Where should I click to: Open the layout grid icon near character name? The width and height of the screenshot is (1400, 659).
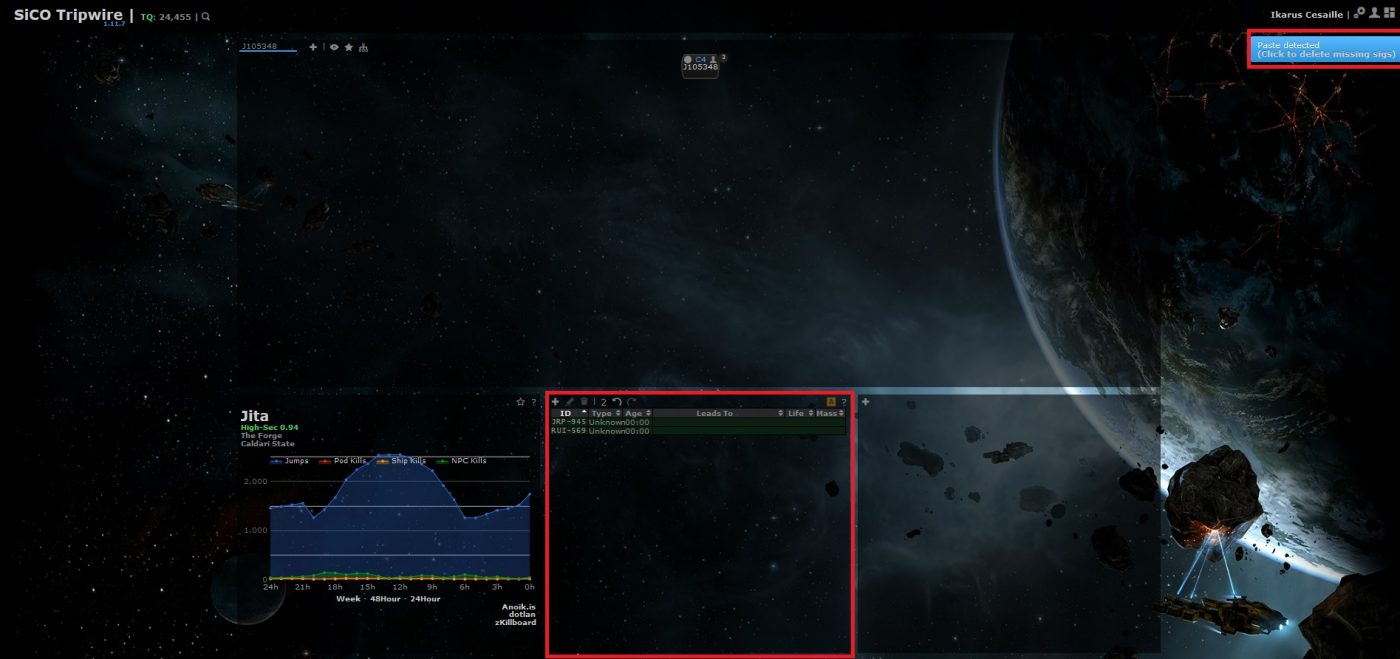(x=1388, y=14)
